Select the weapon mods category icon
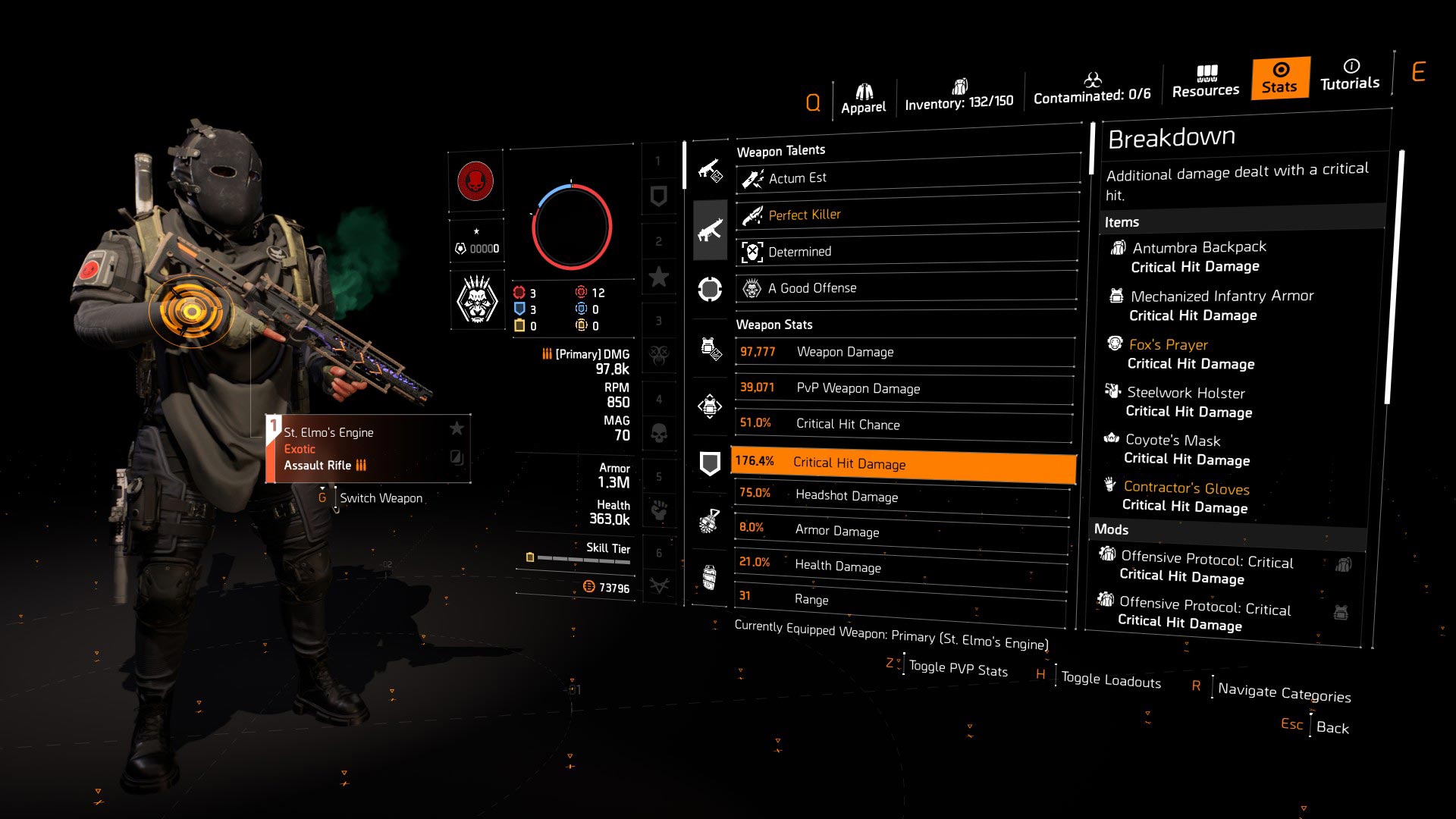The height and width of the screenshot is (819, 1456). [x=710, y=170]
